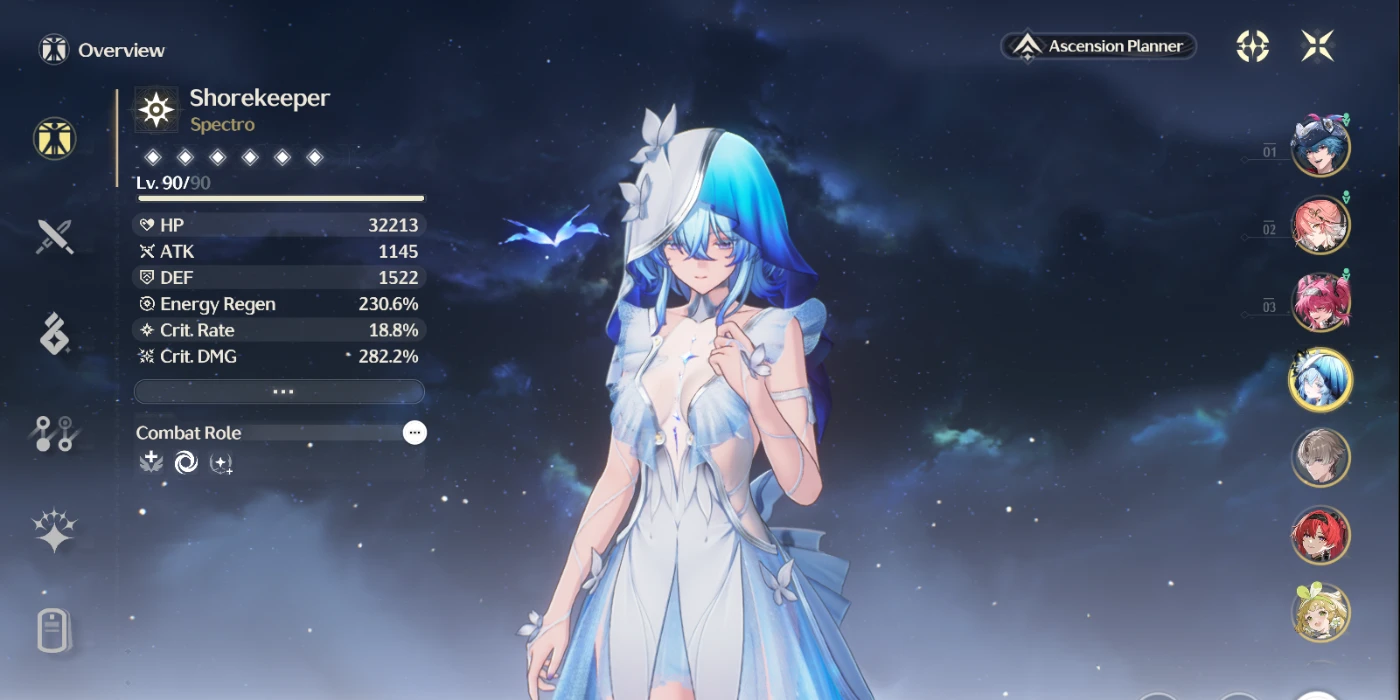
Task: Go to the connected-nodes Forte skills tab
Action: pos(55,433)
